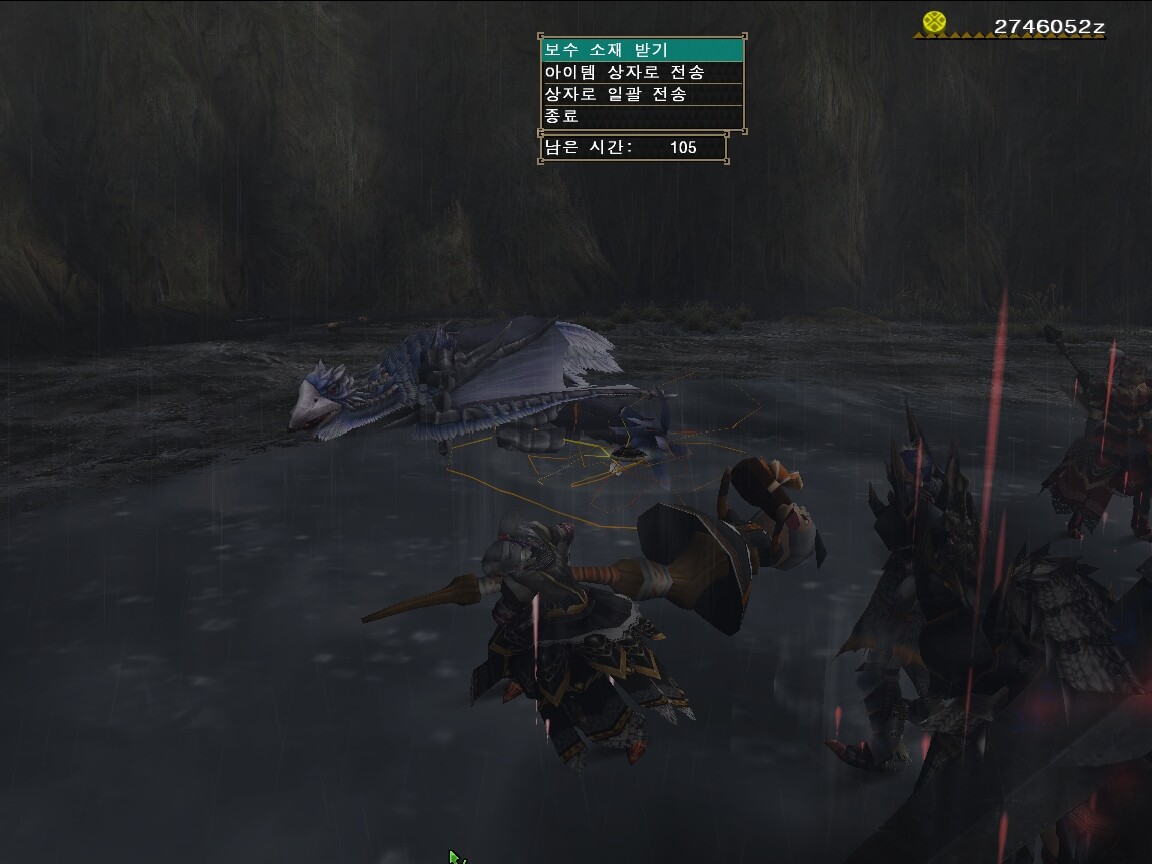Select the 보수 소재 받기 menu option
This screenshot has width=1152, height=864.
click(642, 50)
